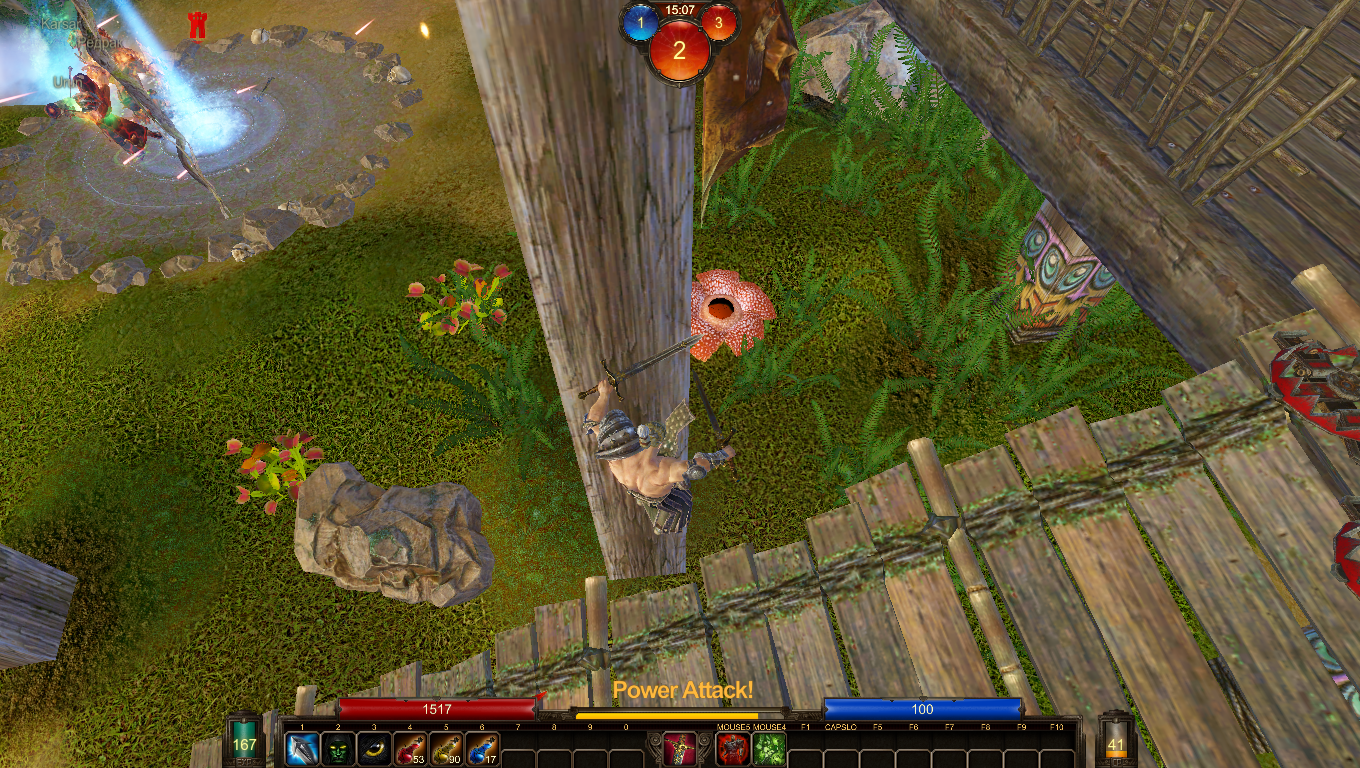Use the orange potion with 90 charges

tap(446, 749)
